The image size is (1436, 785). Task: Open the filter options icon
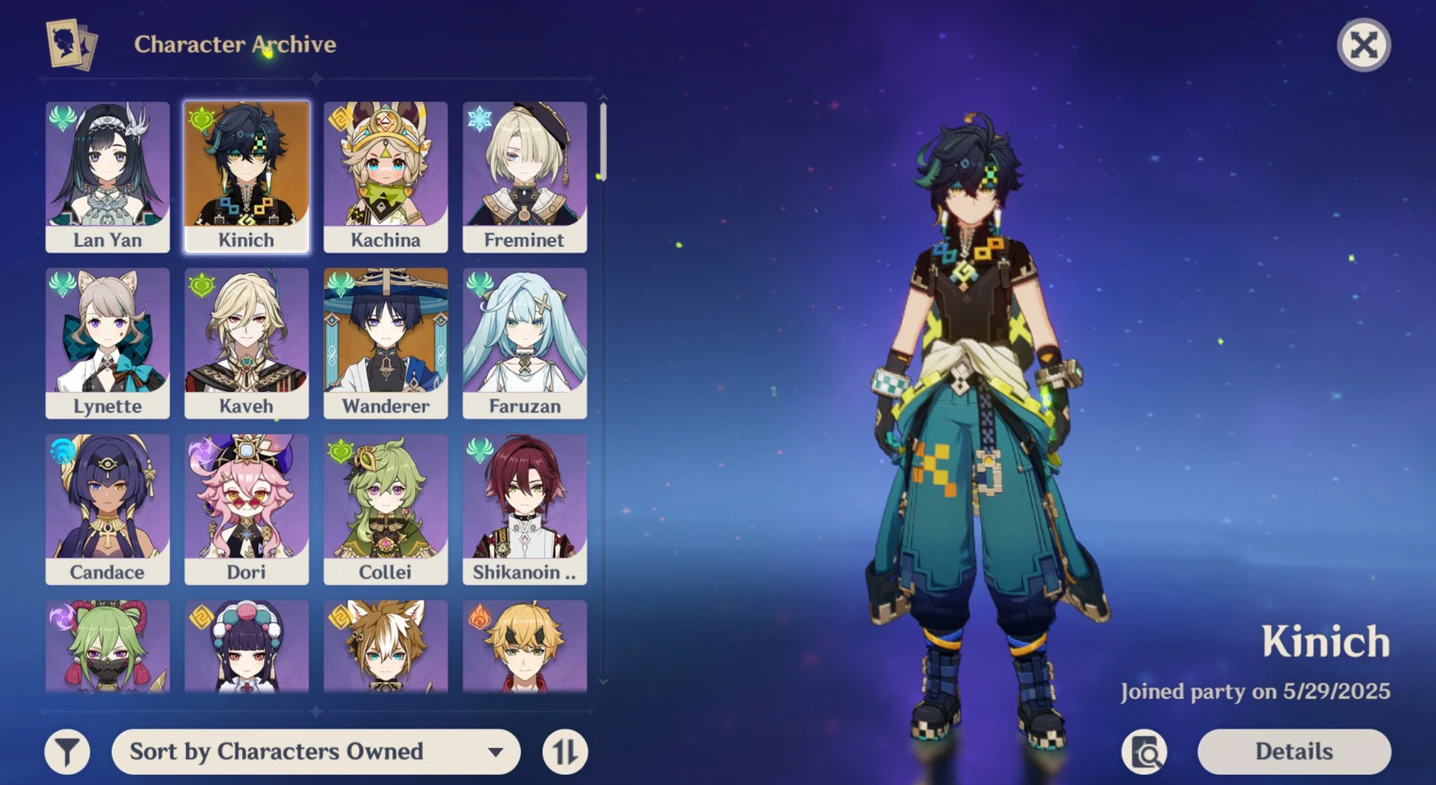click(x=67, y=751)
